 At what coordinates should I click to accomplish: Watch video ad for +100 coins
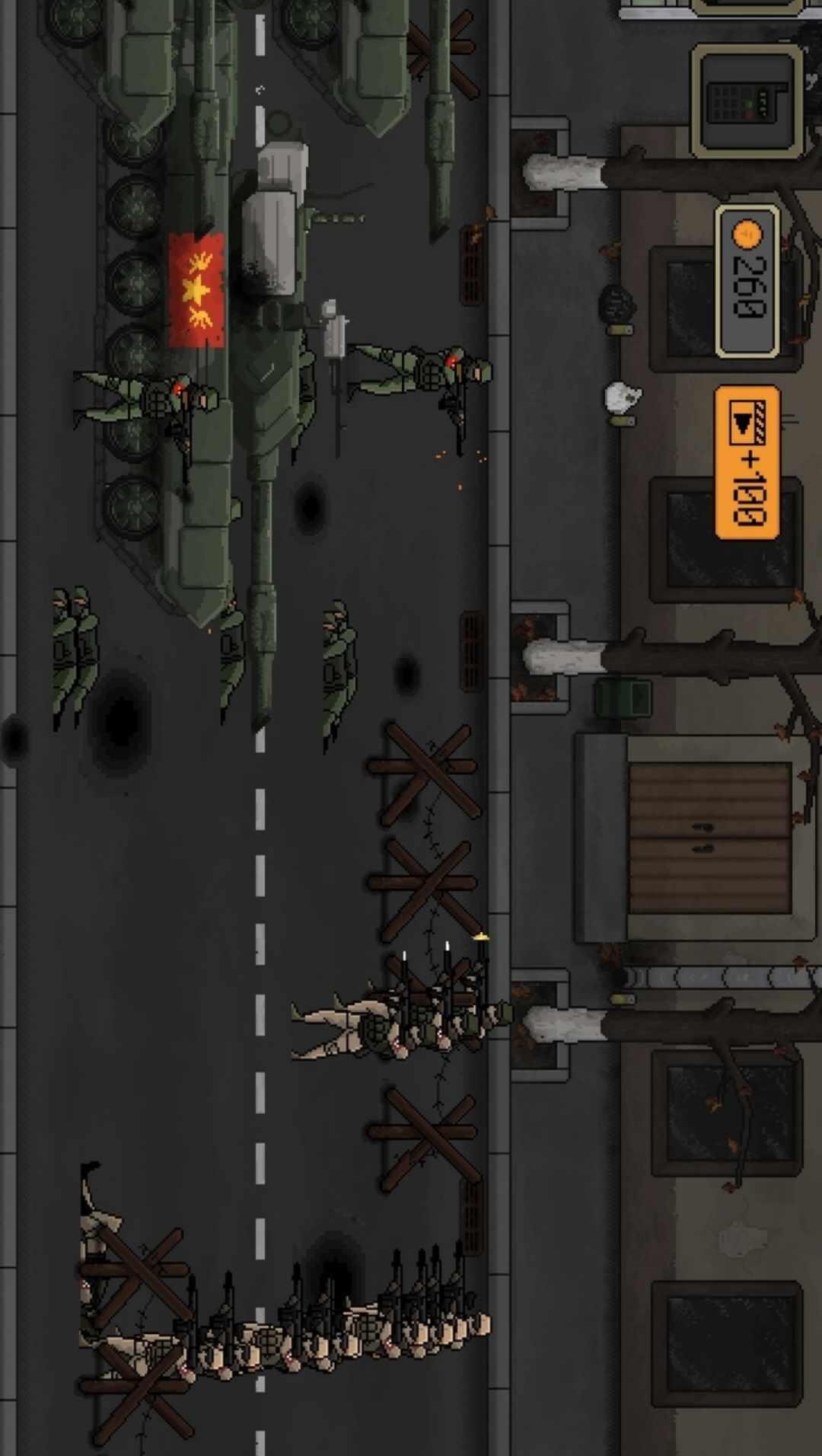(x=747, y=462)
